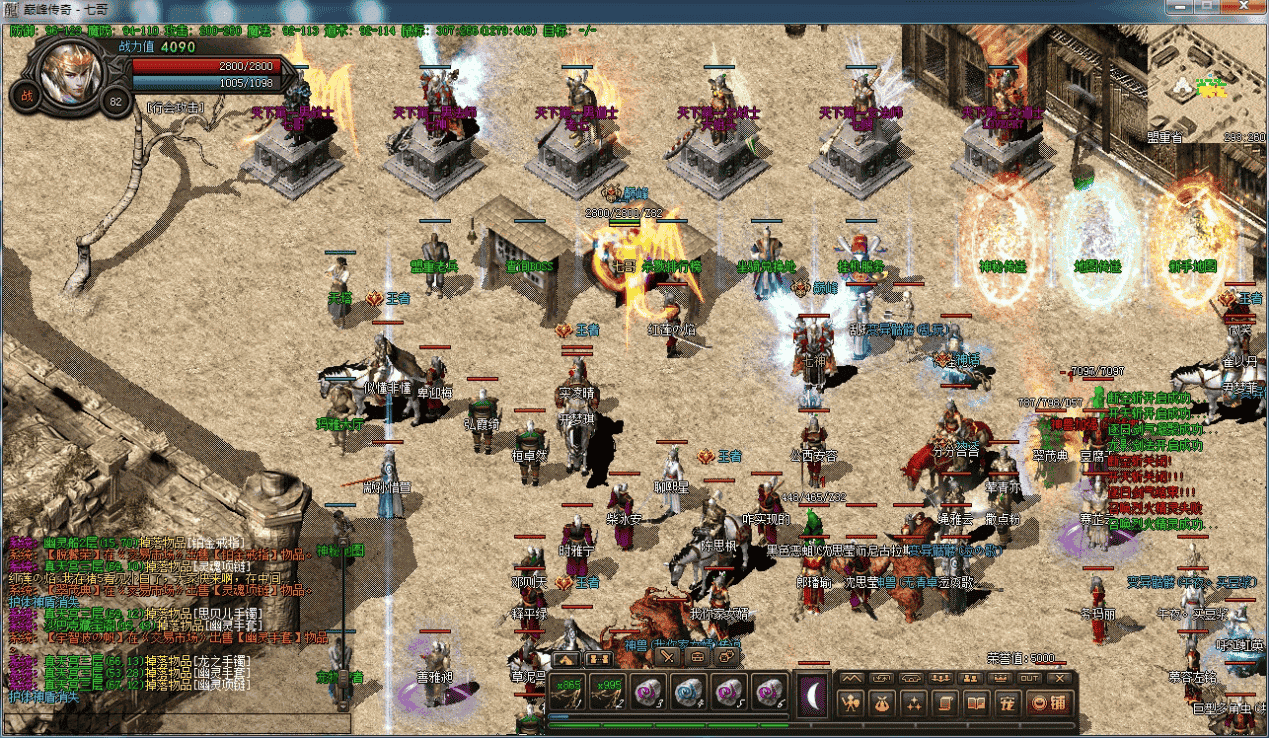This screenshot has width=1269, height=738.
Task: Select the blue swirl scroll in slot 4
Action: pos(687,692)
